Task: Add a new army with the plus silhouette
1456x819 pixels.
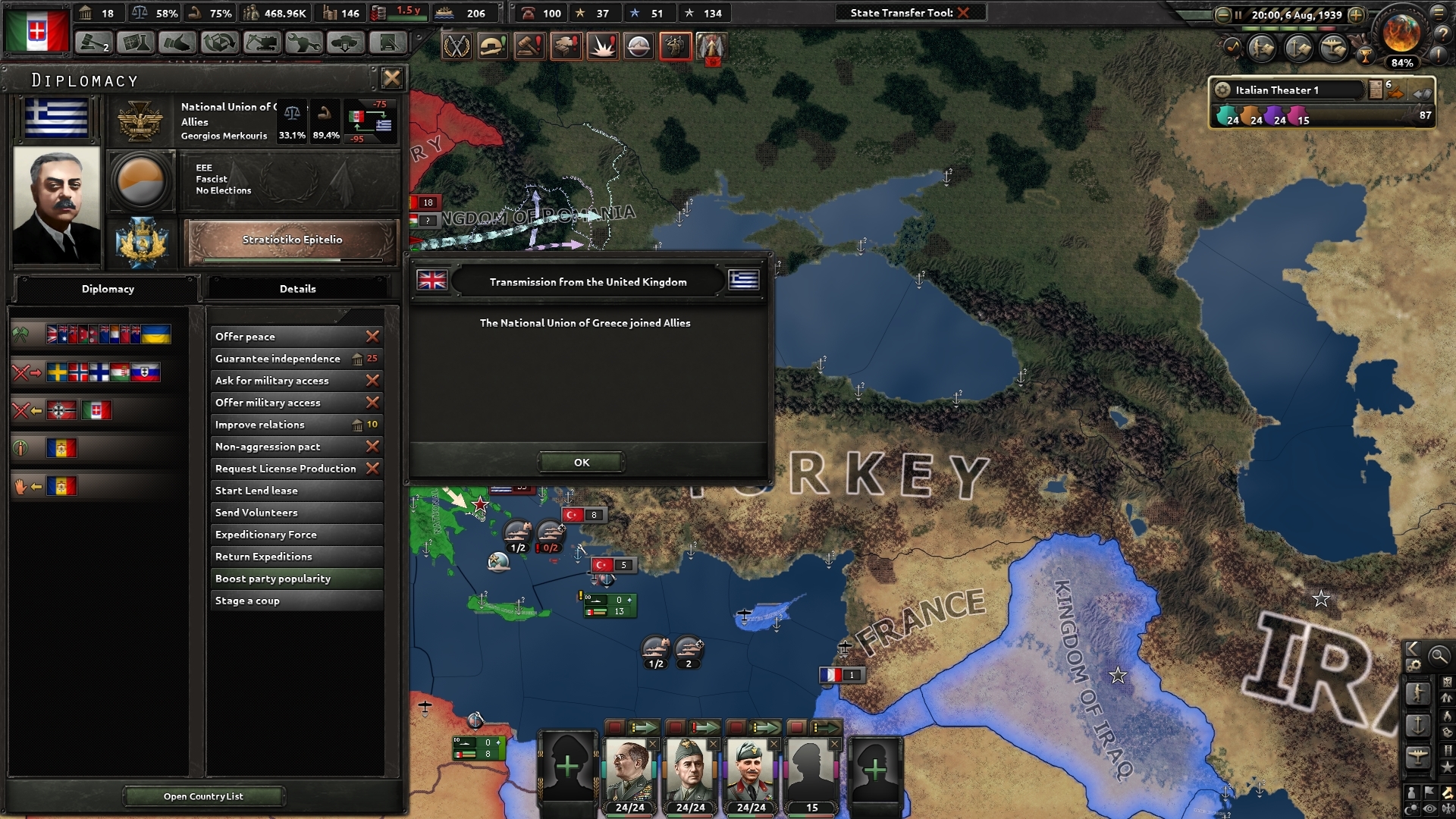Action: [567, 767]
